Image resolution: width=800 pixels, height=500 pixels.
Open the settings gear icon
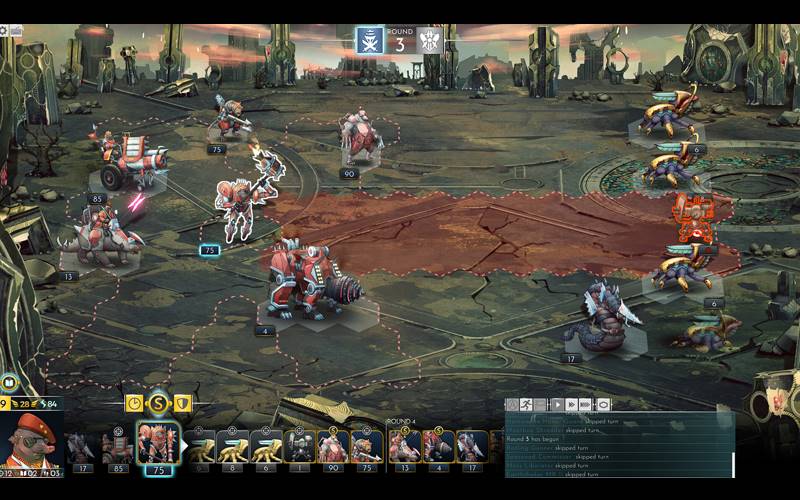[4, 30]
